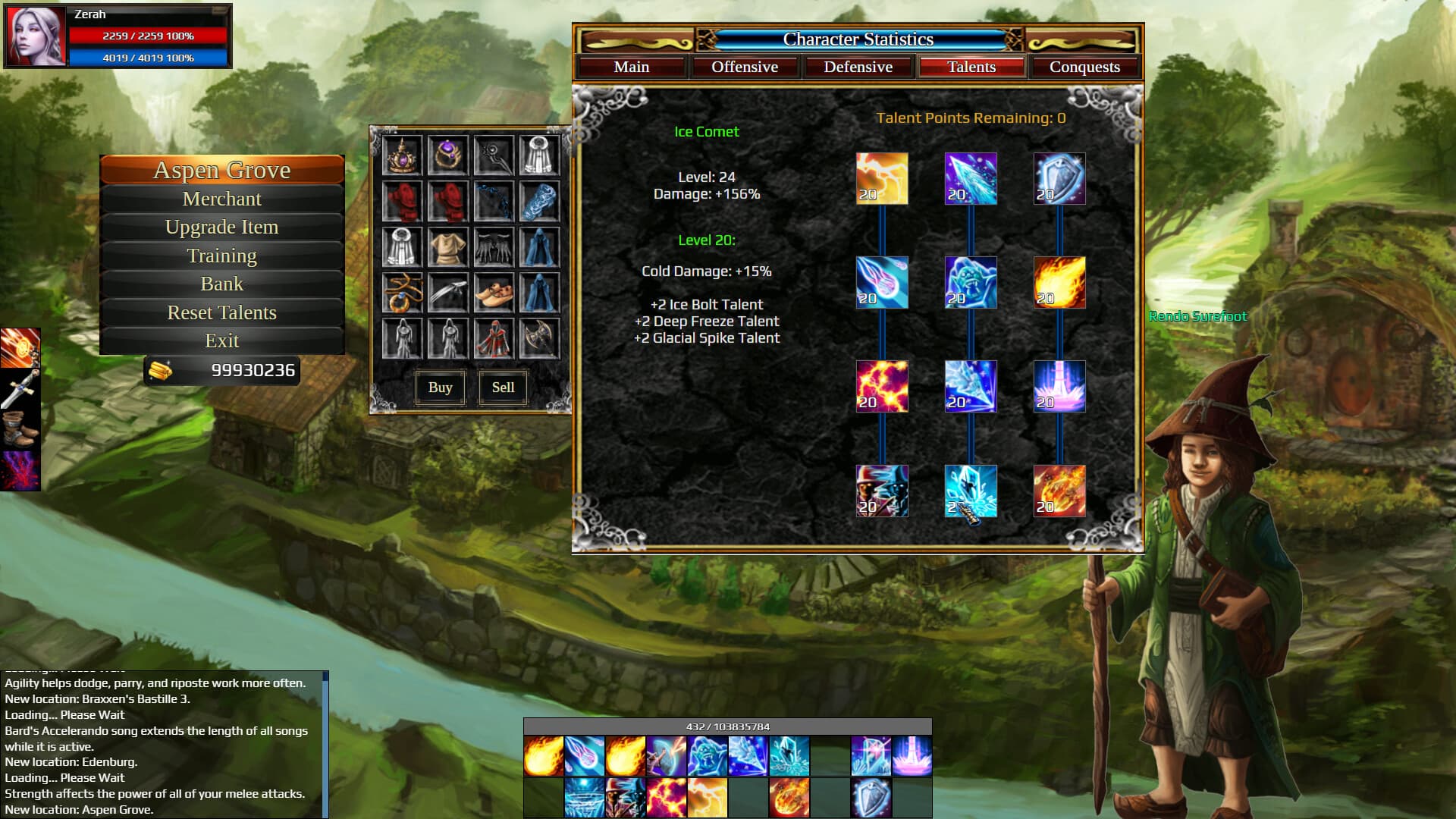
Task: Open the Reset Talents option
Action: (x=221, y=312)
